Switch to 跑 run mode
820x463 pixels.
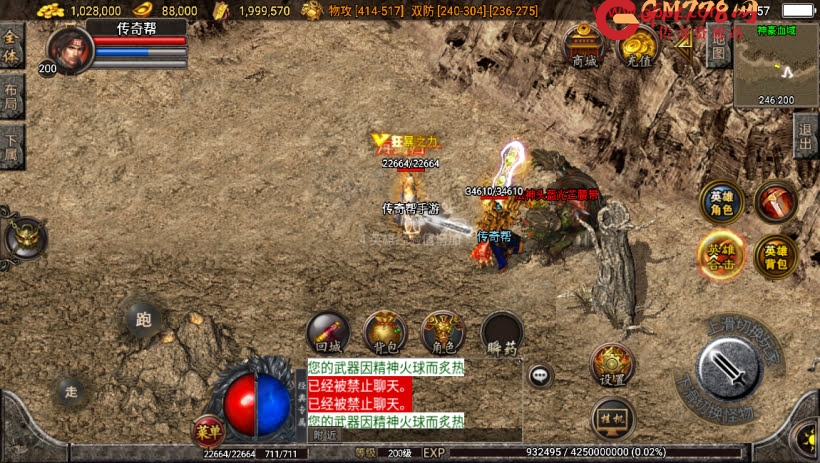143,320
